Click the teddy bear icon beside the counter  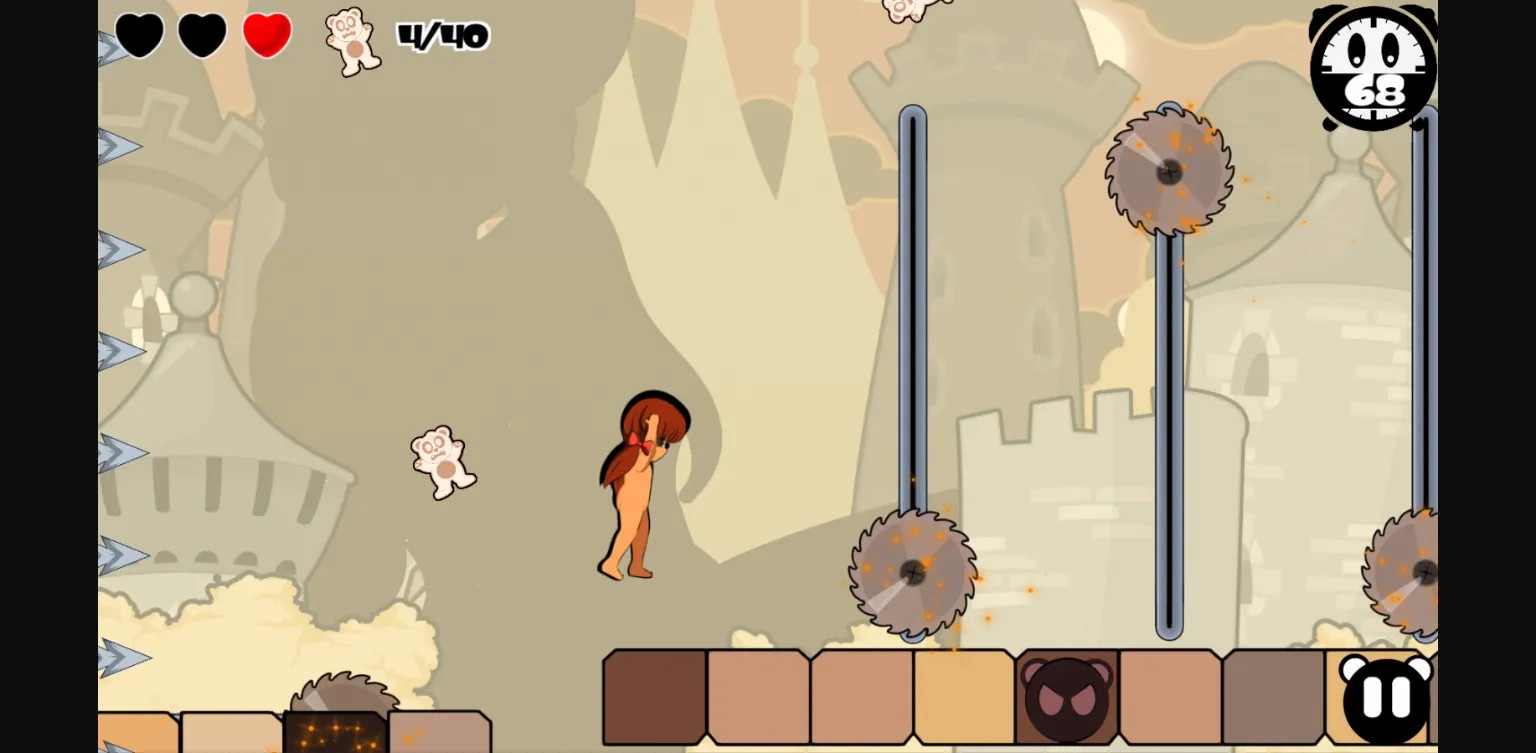(x=352, y=42)
